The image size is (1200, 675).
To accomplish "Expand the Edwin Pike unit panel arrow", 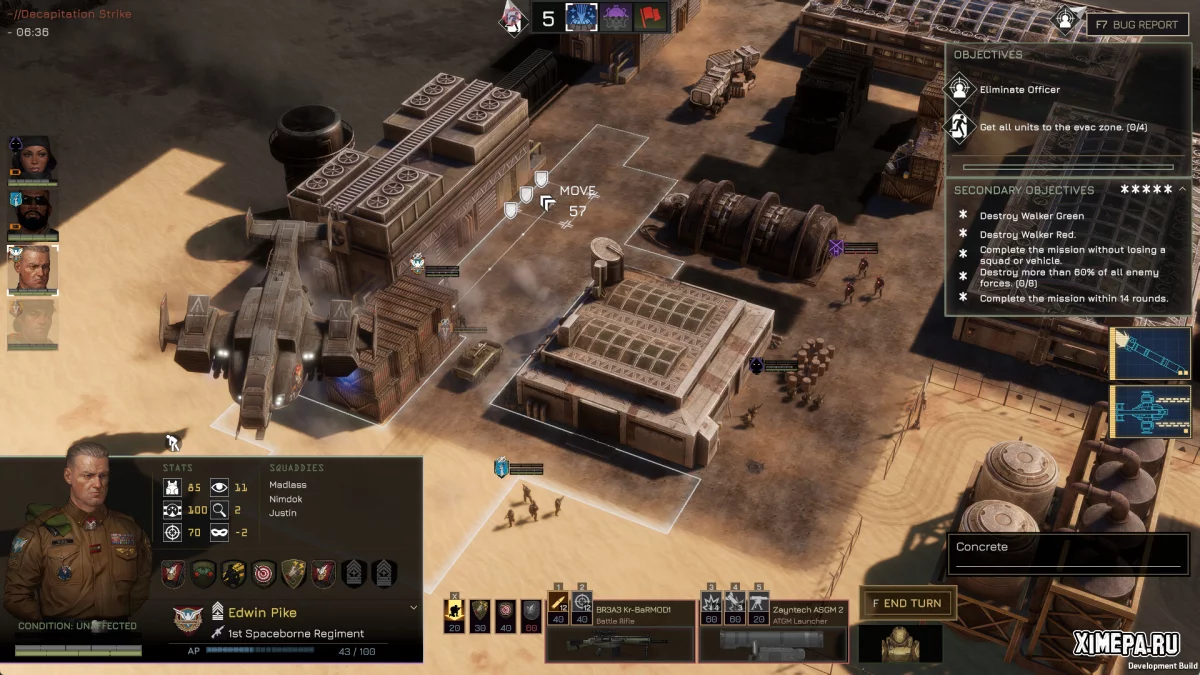I will click(413, 607).
